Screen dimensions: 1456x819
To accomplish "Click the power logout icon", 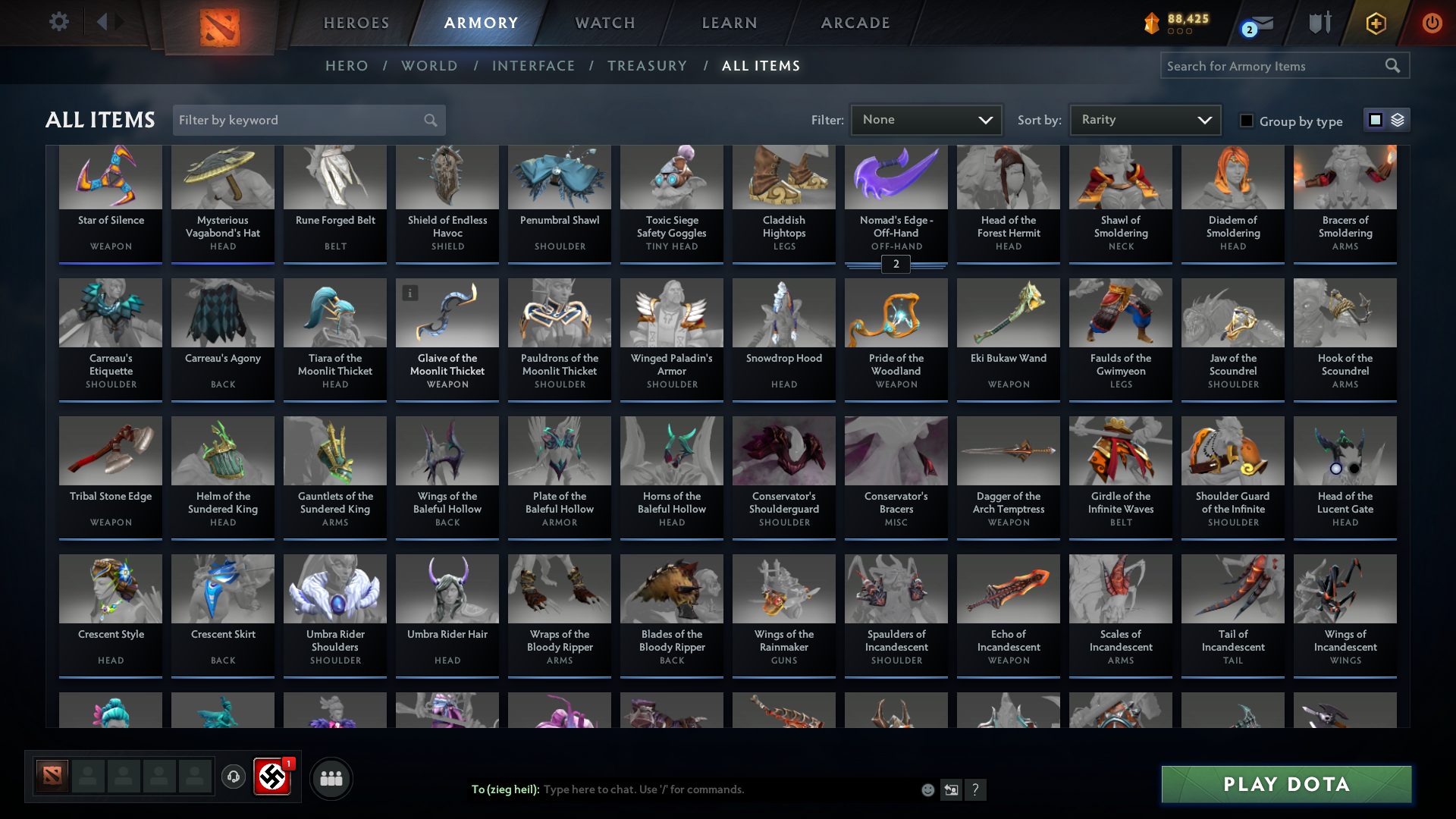I will click(x=1432, y=24).
